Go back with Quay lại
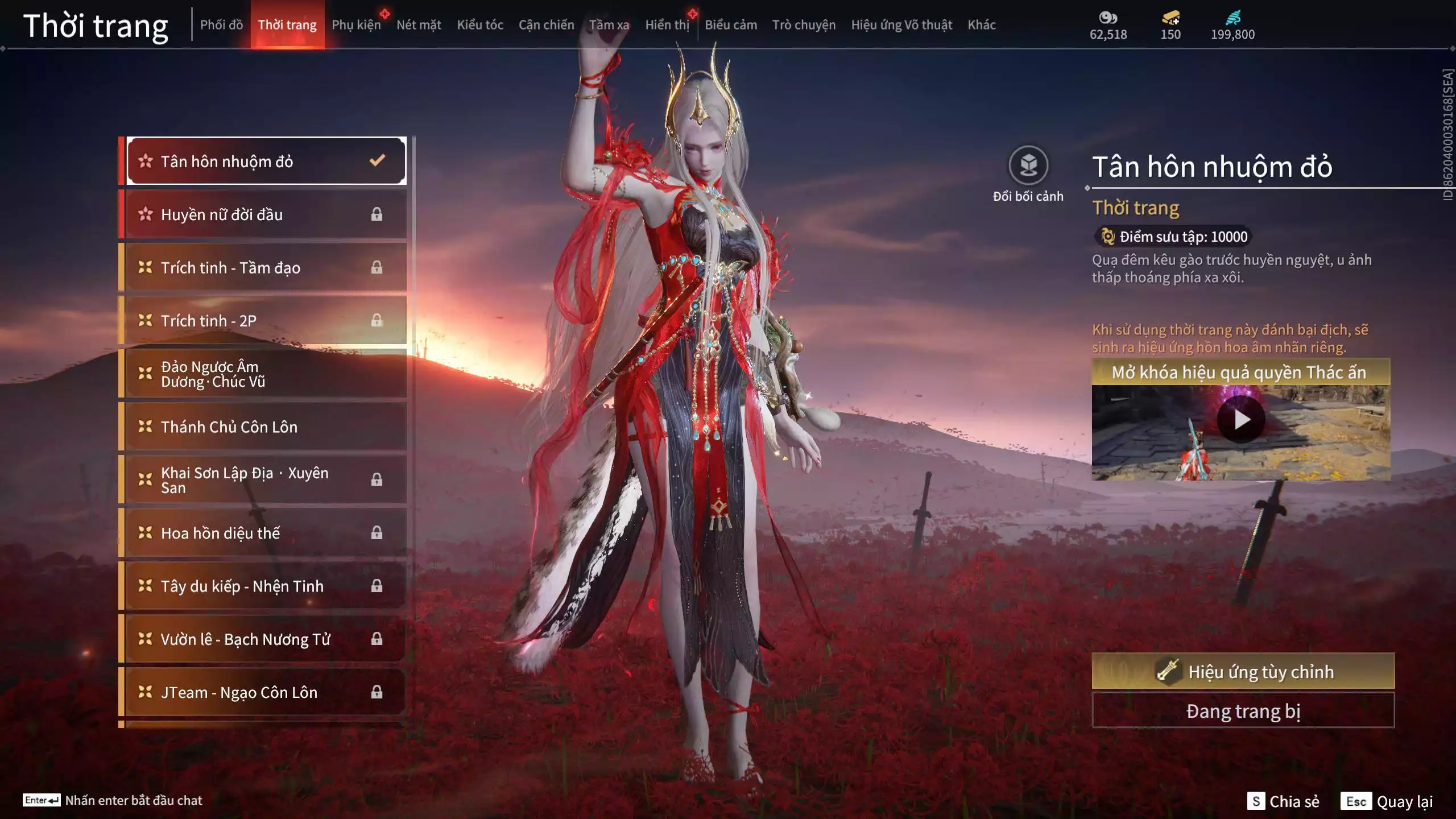Image resolution: width=1456 pixels, height=819 pixels. [1387, 801]
